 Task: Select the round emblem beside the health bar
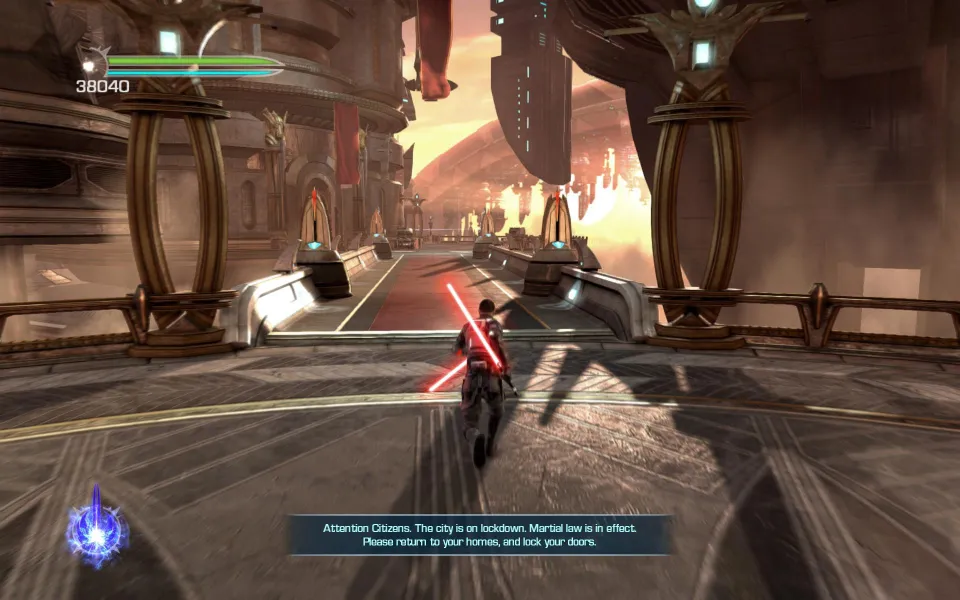coord(92,64)
